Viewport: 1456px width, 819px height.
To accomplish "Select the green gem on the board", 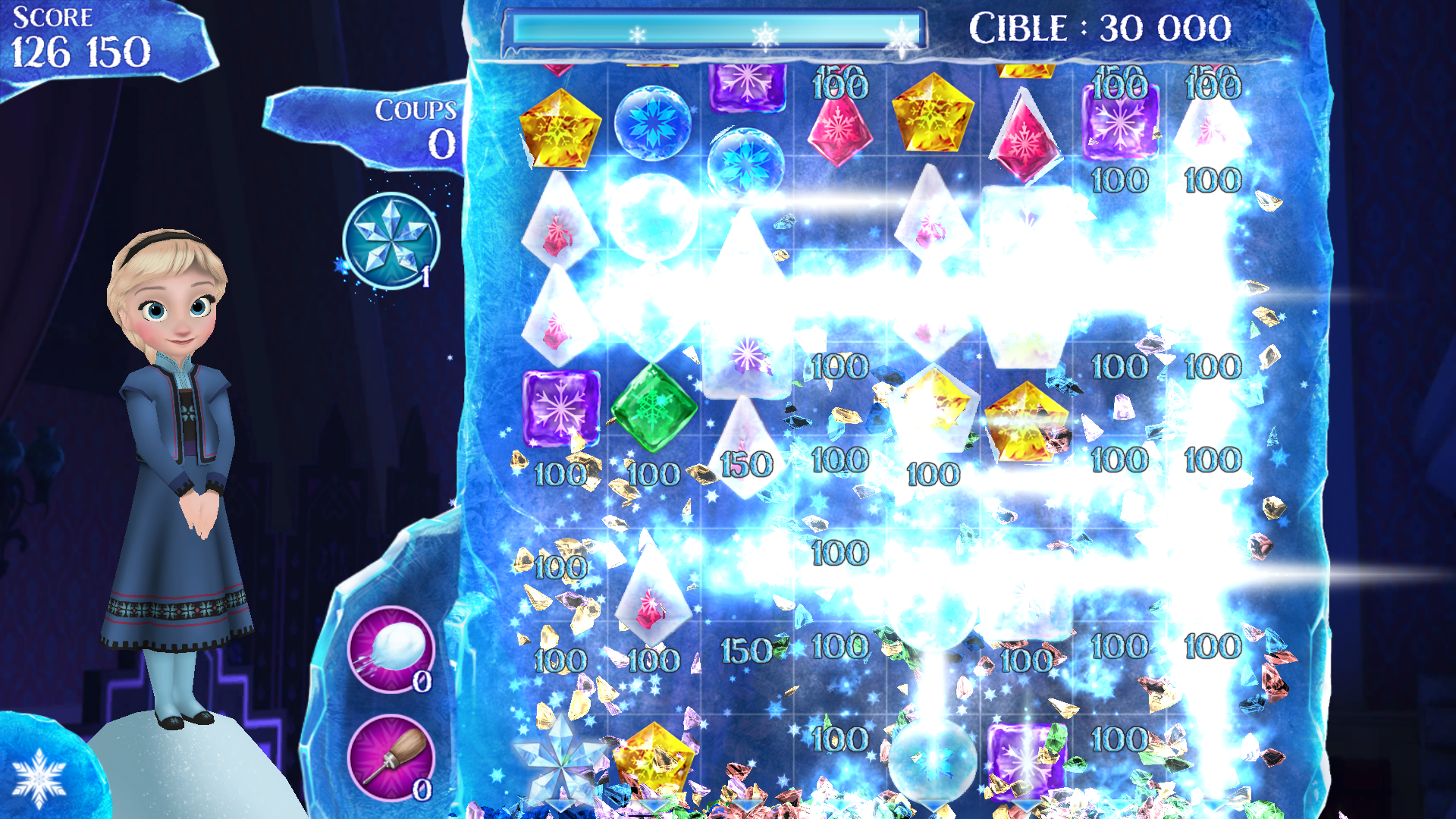I will coord(653,409).
